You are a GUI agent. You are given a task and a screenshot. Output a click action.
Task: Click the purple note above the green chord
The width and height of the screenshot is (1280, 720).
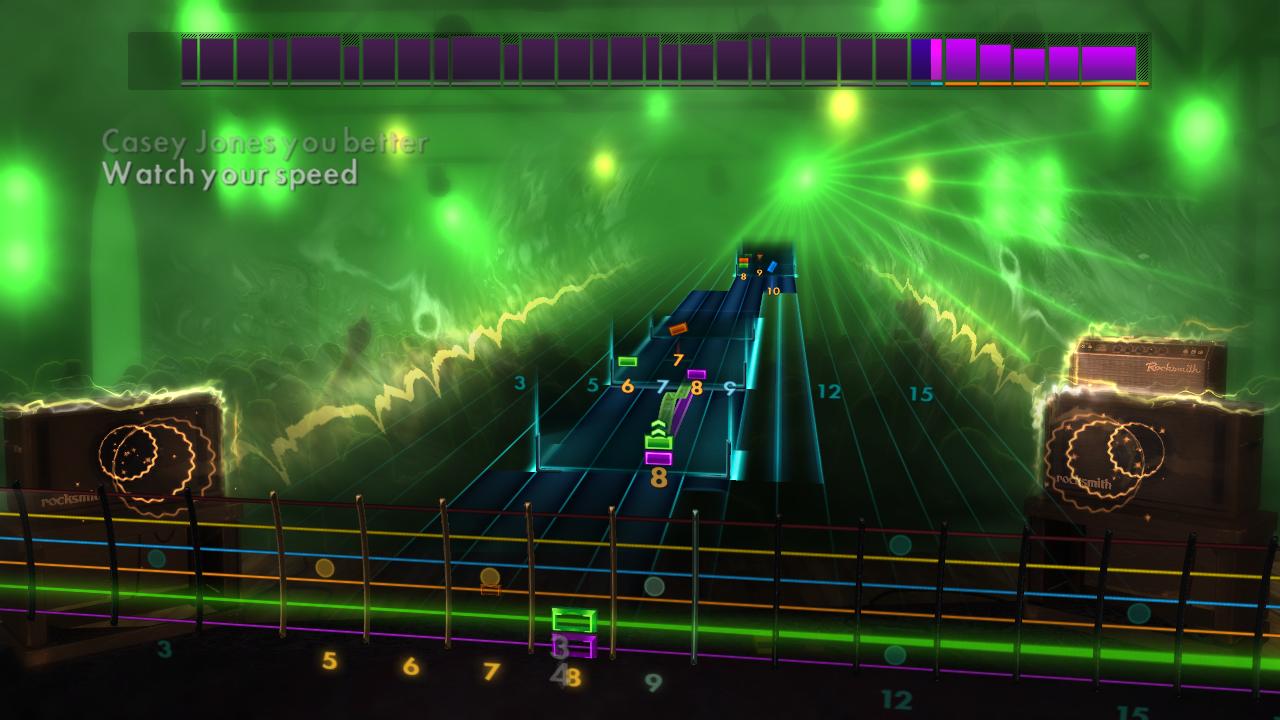696,372
